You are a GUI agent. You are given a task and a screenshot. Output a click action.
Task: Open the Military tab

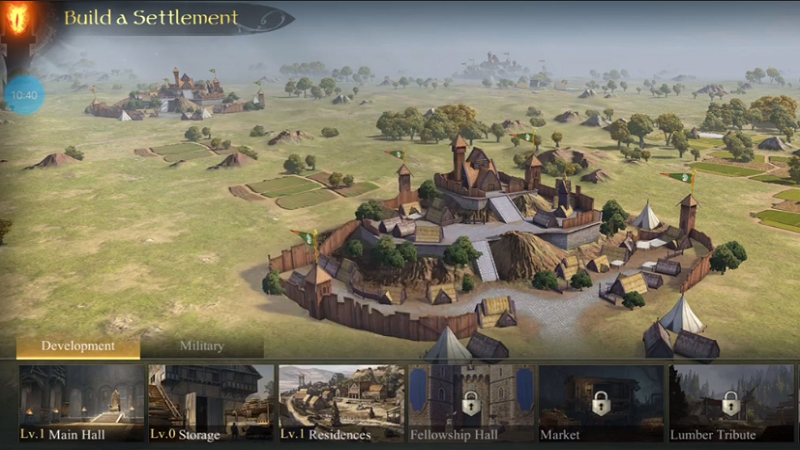click(x=202, y=346)
